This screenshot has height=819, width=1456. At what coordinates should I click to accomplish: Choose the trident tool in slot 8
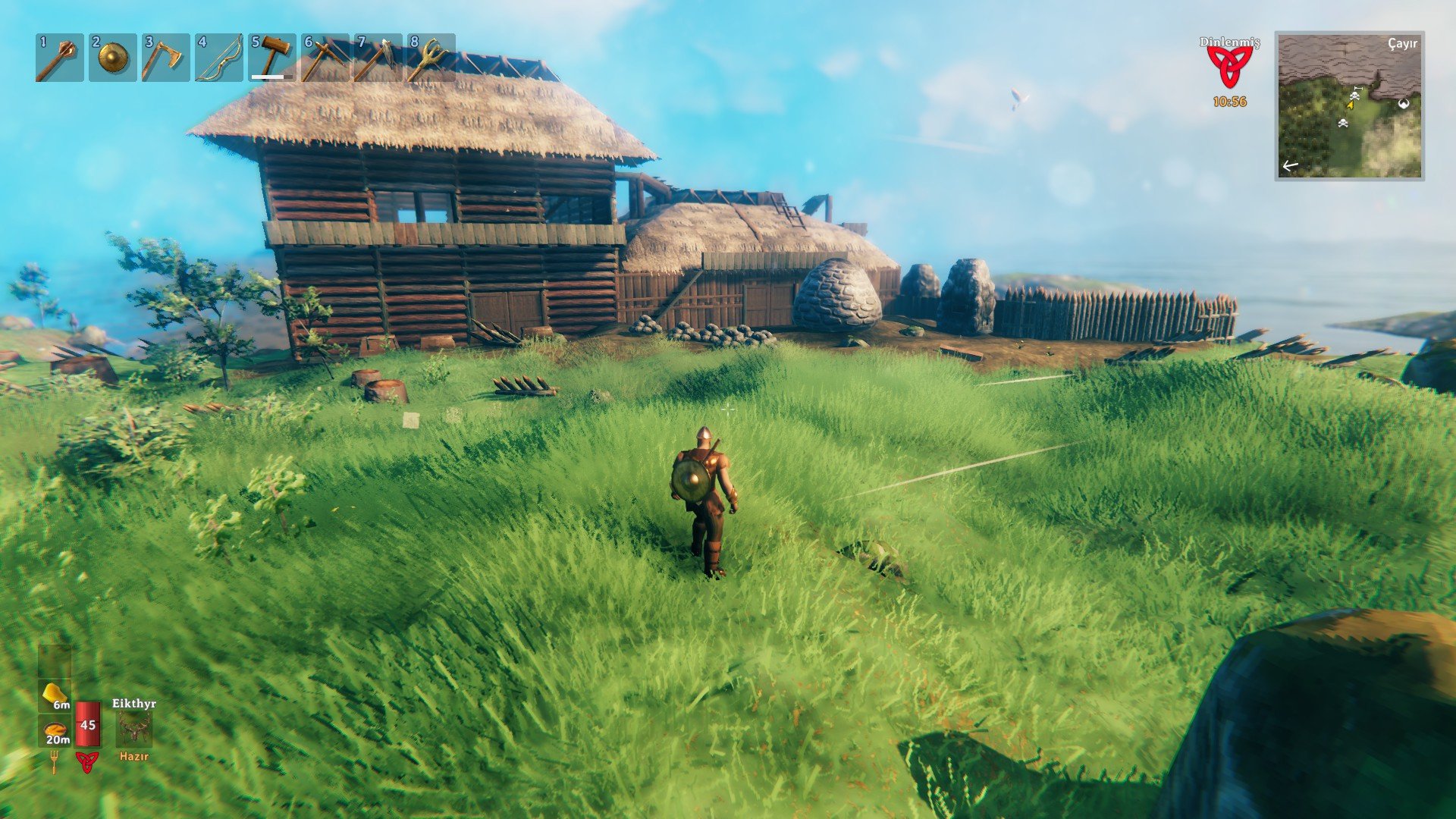tap(431, 58)
